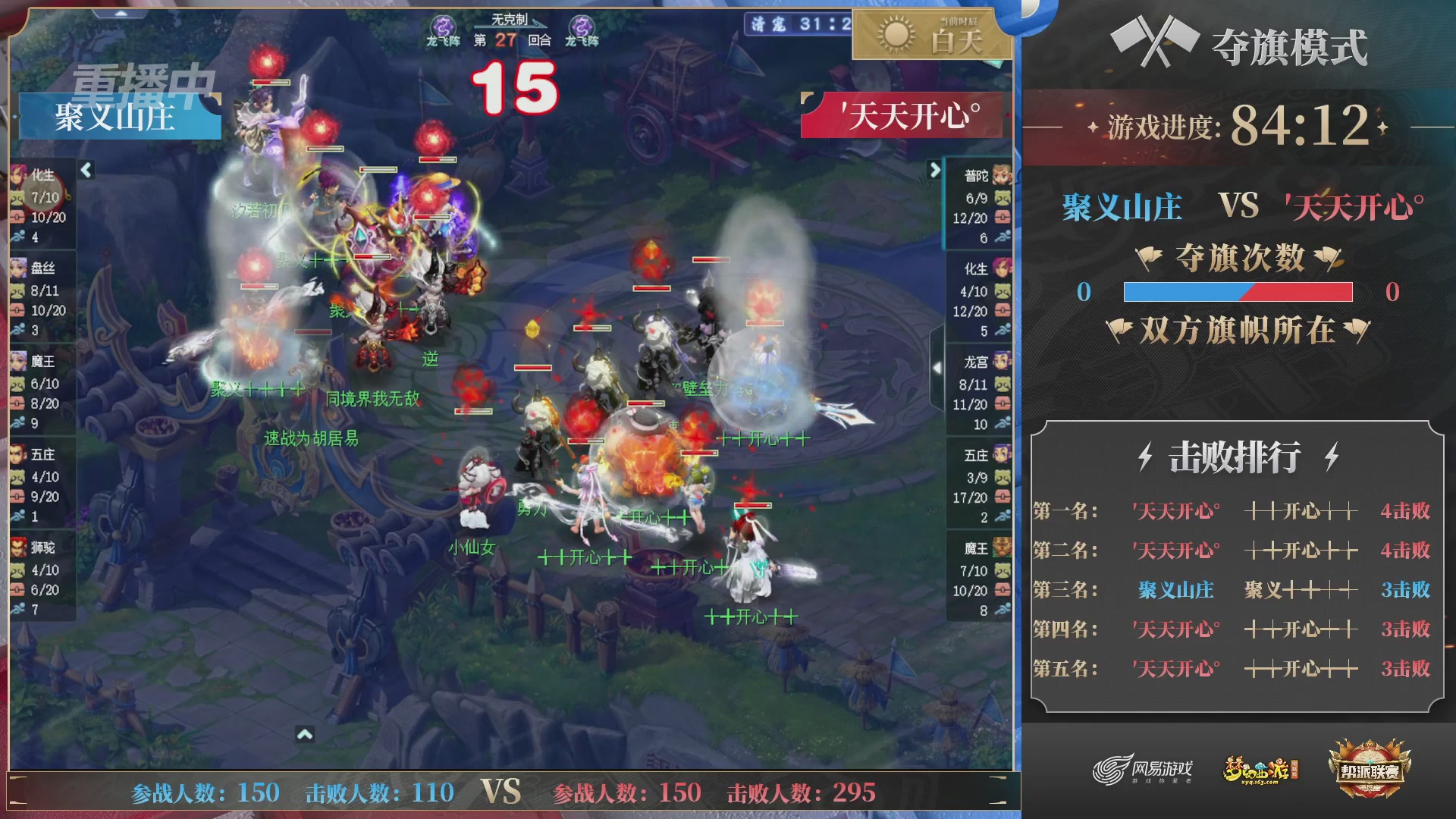1456x819 pixels.
Task: Click the 清宠 countdown timer display
Action: [797, 24]
